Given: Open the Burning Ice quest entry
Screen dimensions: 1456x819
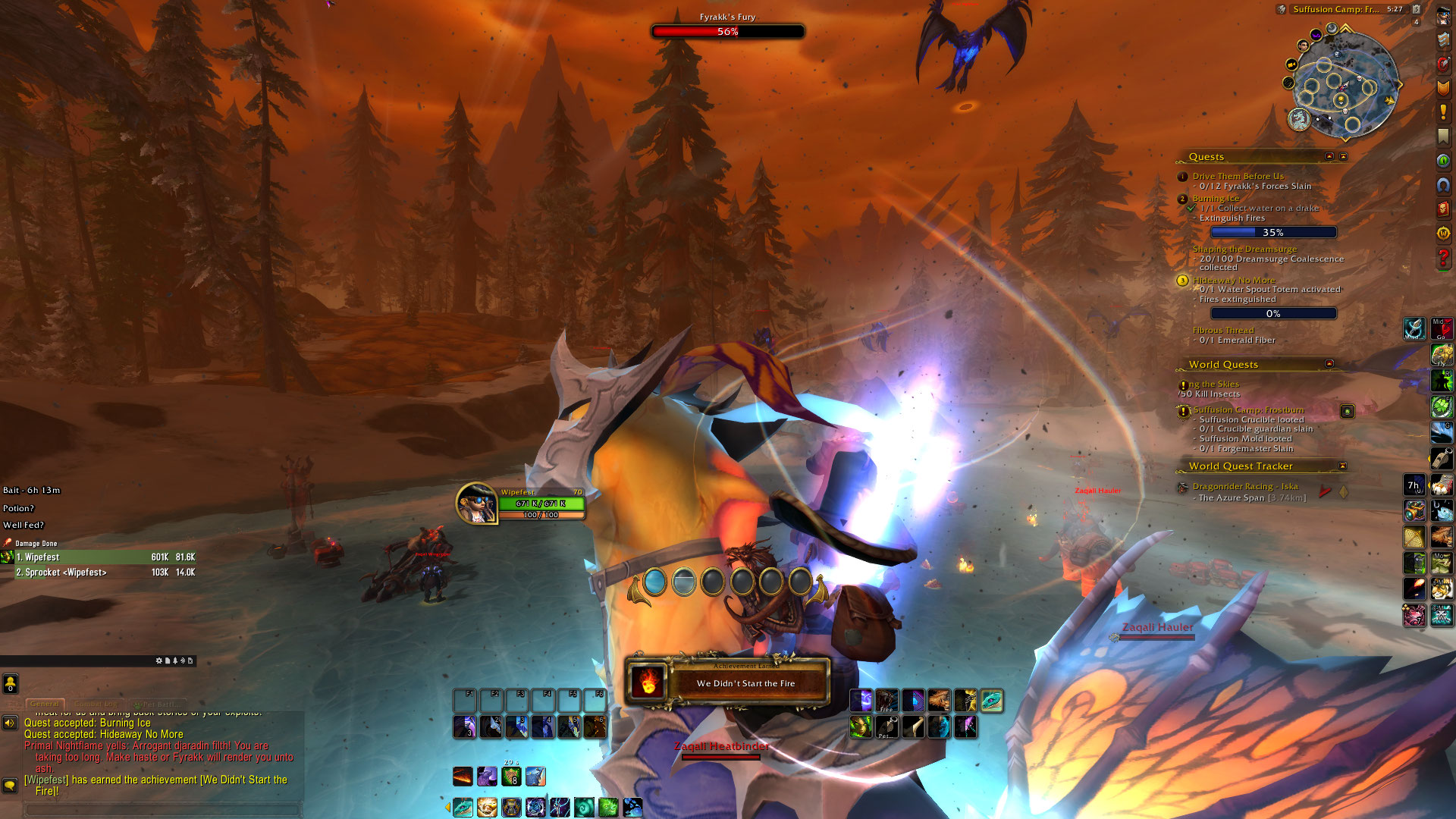Looking at the screenshot, I should (x=1216, y=198).
